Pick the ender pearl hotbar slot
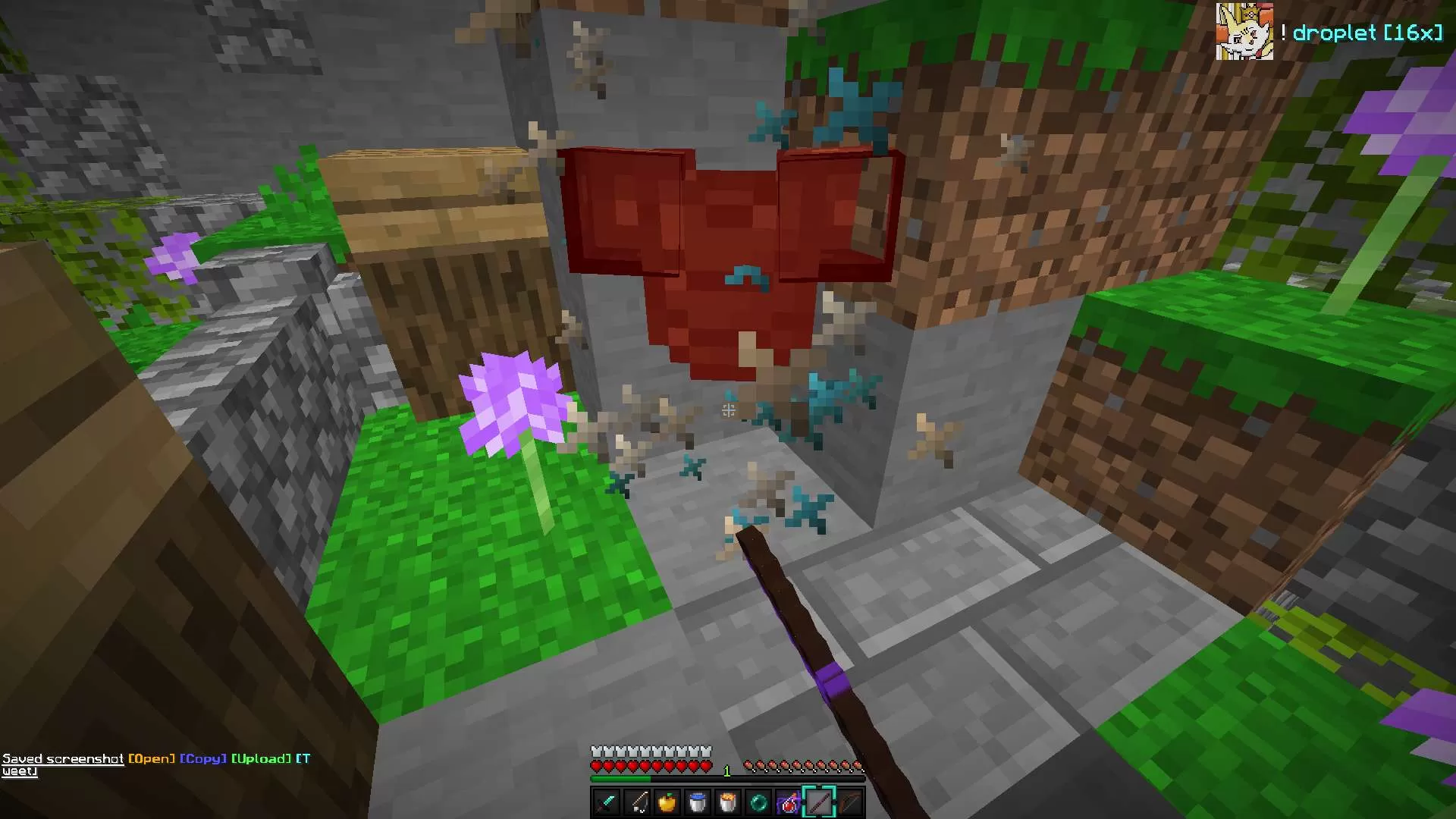The image size is (1456, 819). 758,802
